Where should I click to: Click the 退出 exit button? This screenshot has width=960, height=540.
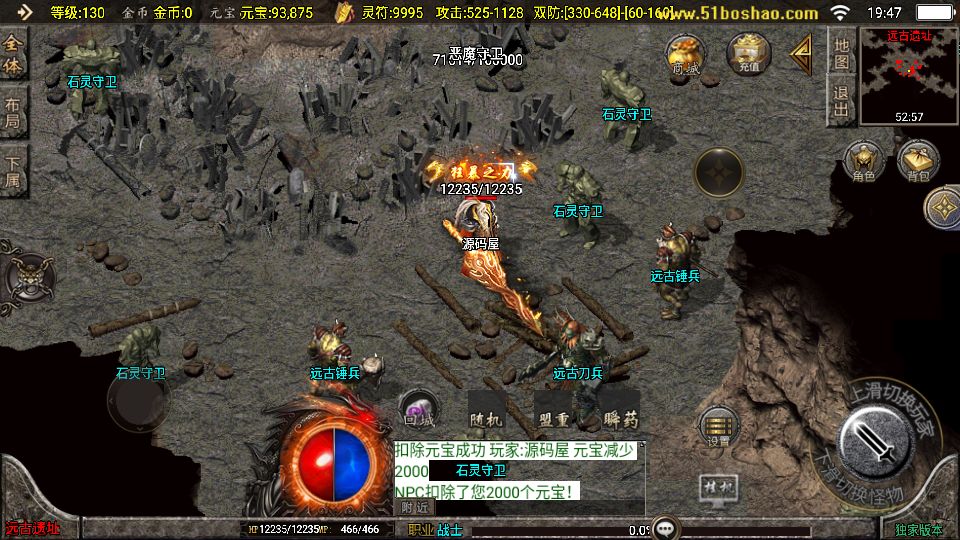click(x=841, y=101)
